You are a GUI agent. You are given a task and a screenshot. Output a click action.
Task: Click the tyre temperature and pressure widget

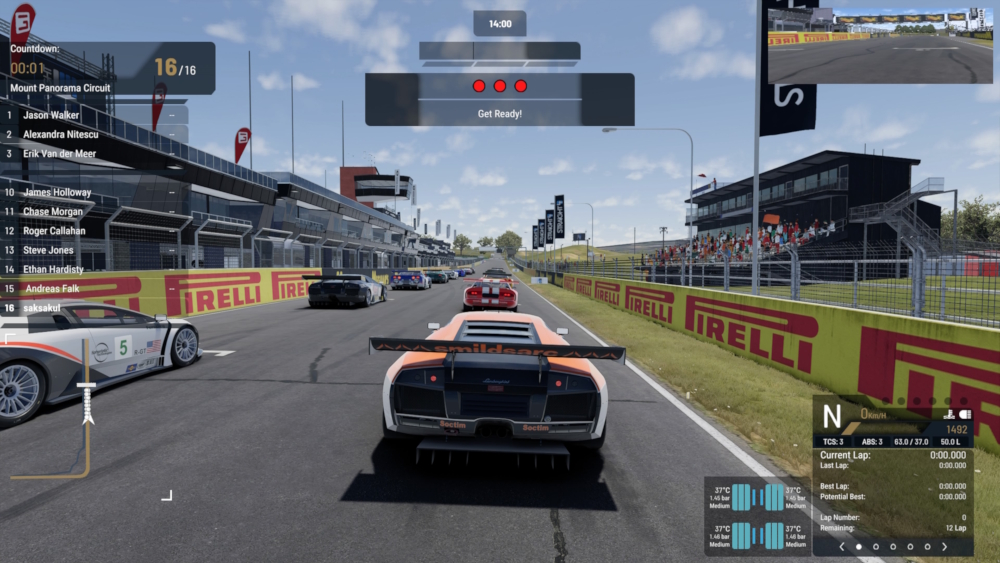(757, 516)
